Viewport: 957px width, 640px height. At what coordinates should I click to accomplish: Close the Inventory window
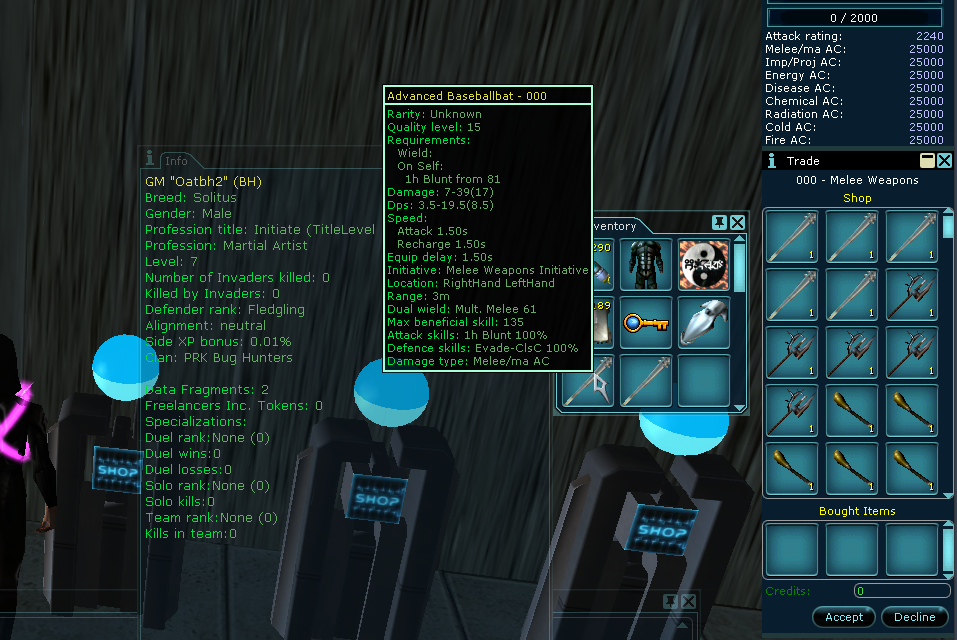coord(738,222)
